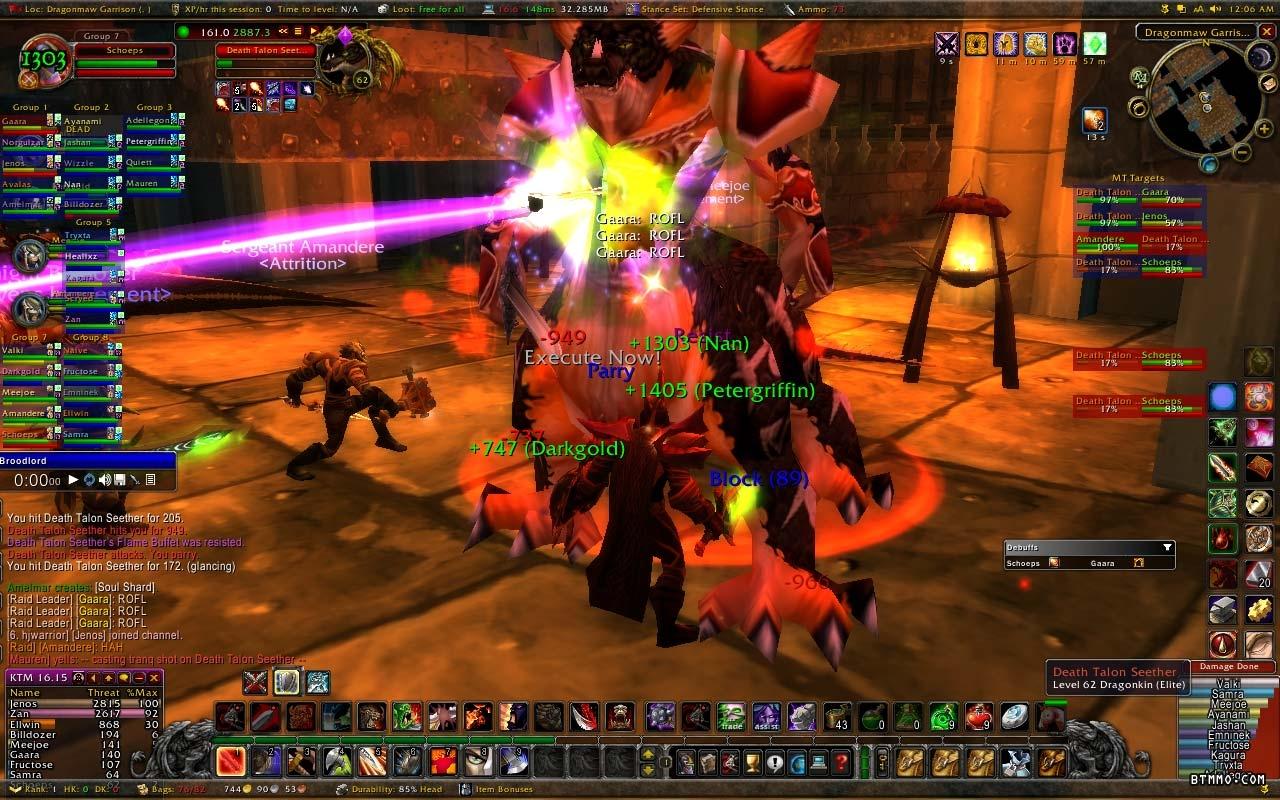Open the Debuffs panel dropdown arrow
This screenshot has height=800, width=1280.
pyautogui.click(x=1167, y=548)
